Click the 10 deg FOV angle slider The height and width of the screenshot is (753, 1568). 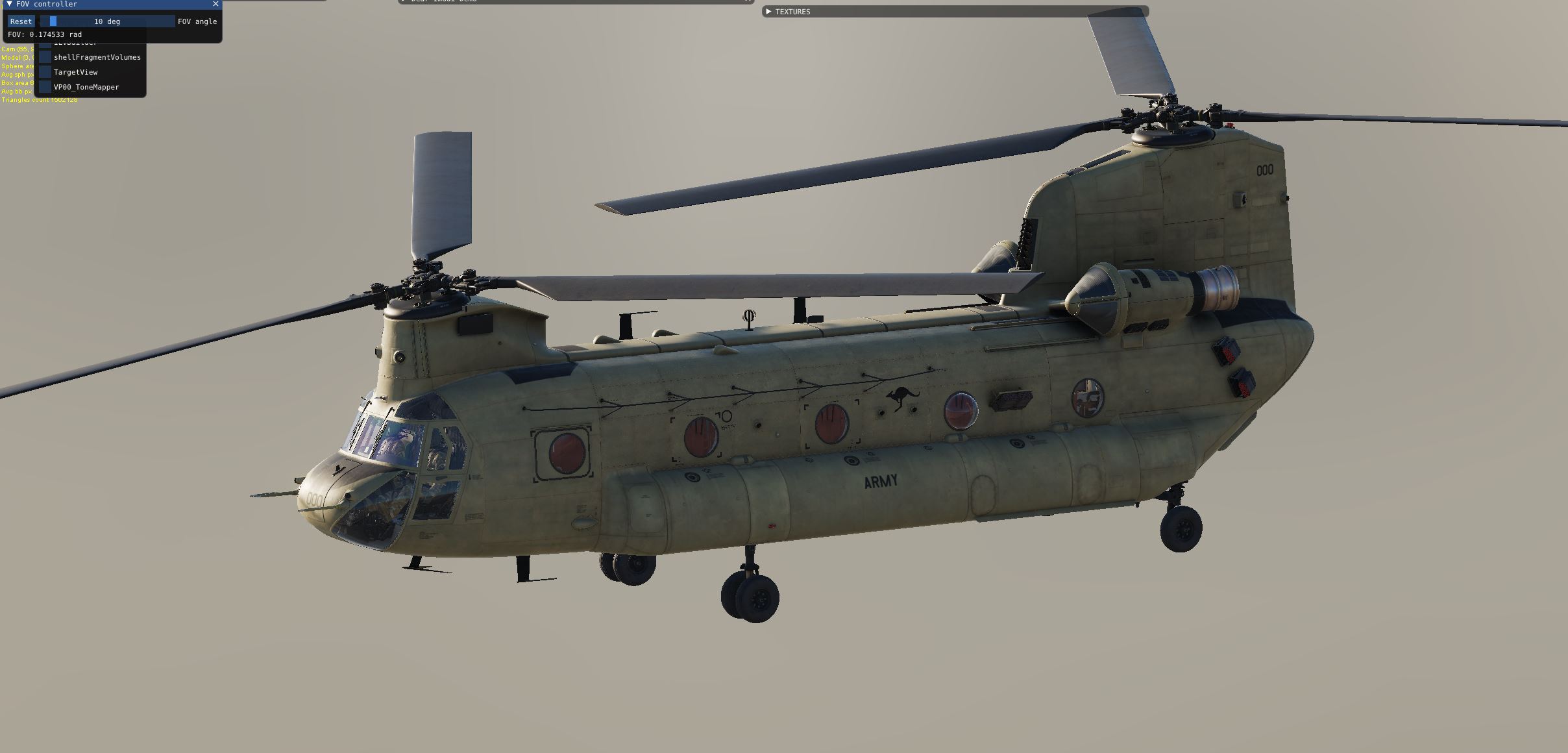(x=107, y=21)
